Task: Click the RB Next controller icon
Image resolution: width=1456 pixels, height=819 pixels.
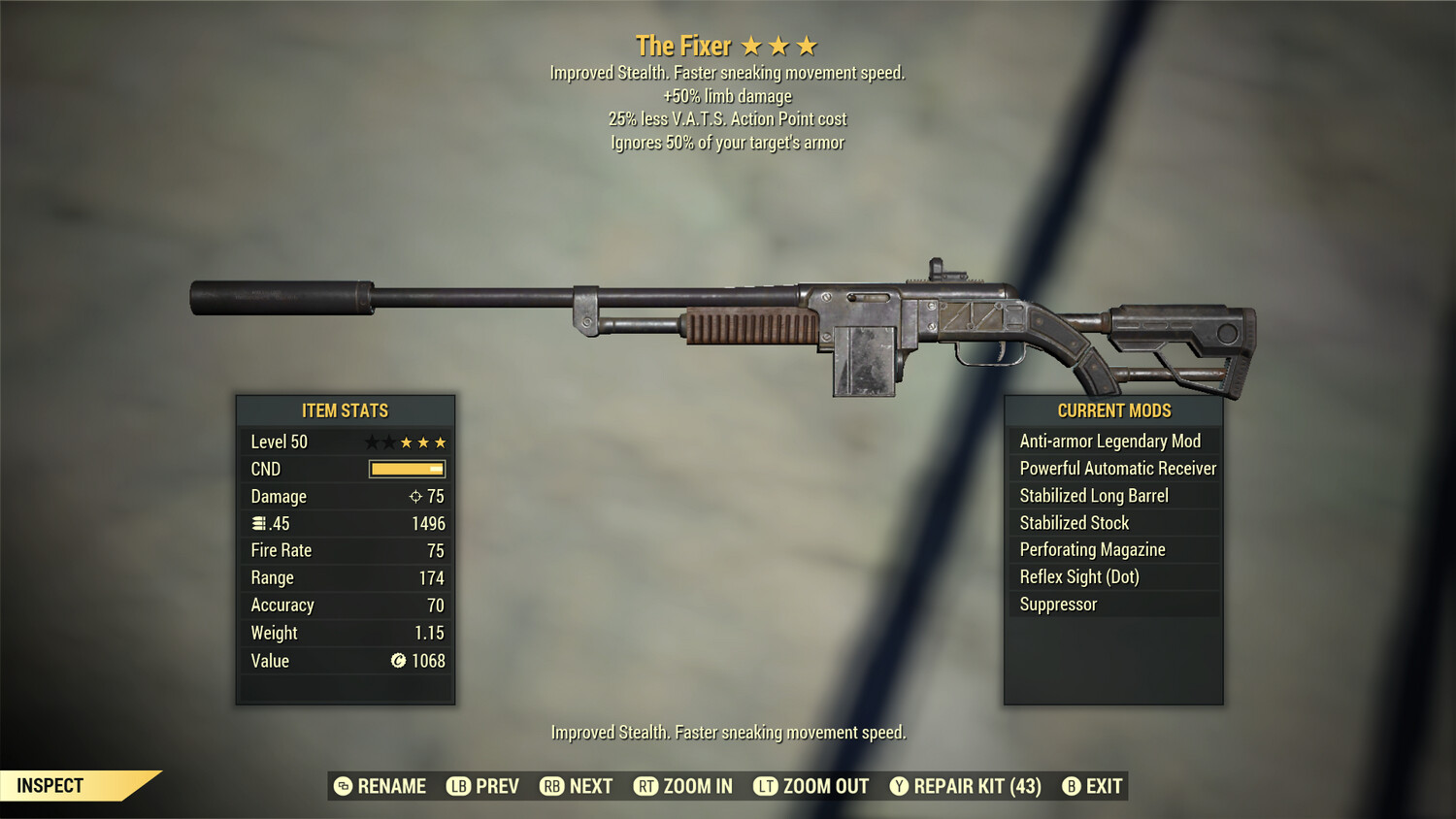Action: tap(551, 786)
